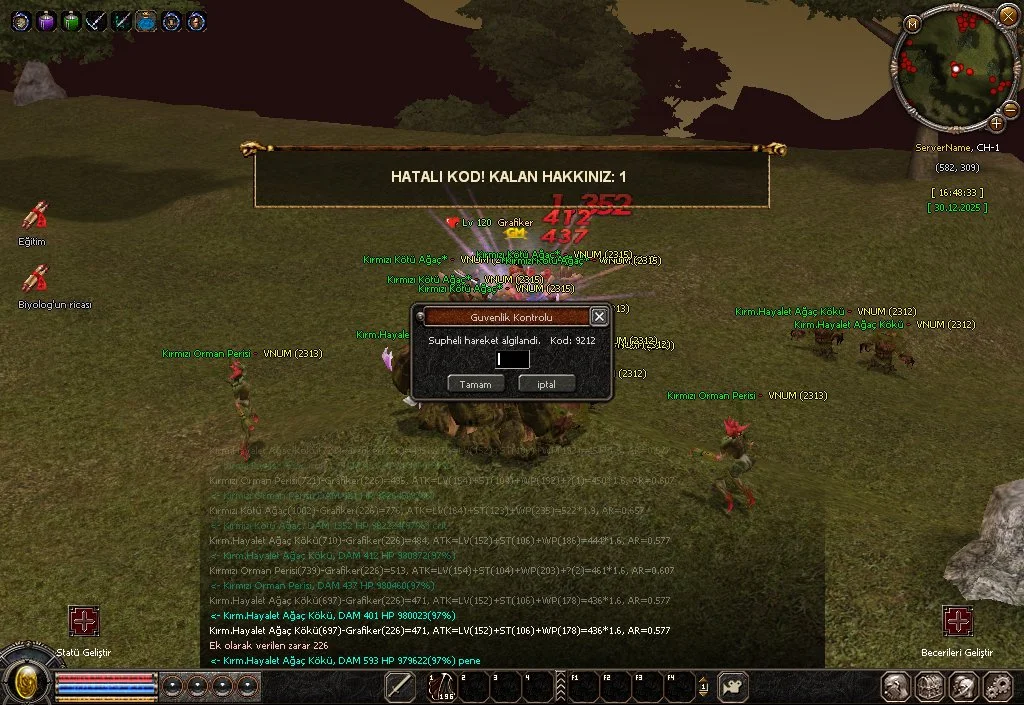Select the blue potion buff icon
The image size is (1024, 705).
pos(146,20)
